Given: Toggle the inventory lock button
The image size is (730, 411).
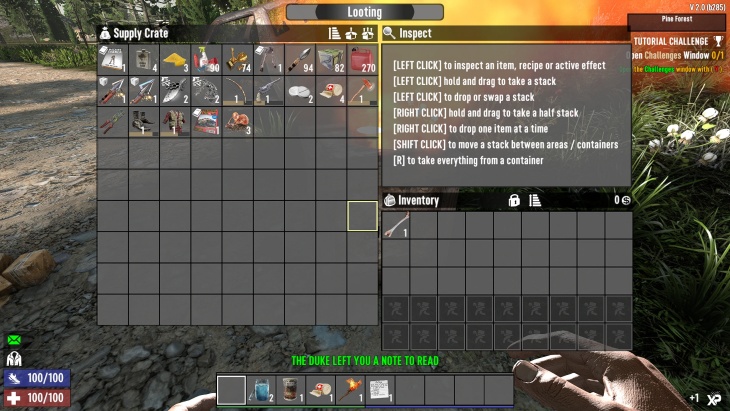Looking at the screenshot, I should point(514,200).
